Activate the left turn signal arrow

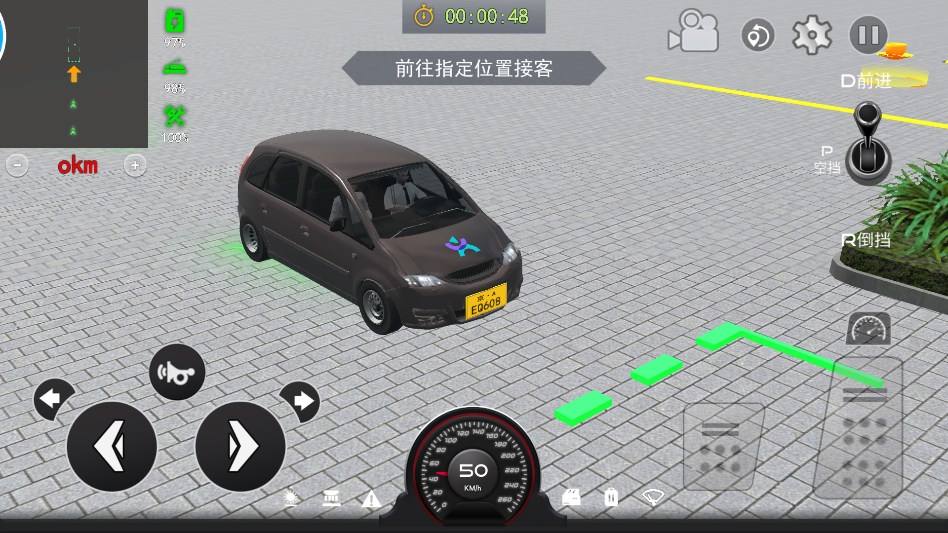[x=52, y=400]
